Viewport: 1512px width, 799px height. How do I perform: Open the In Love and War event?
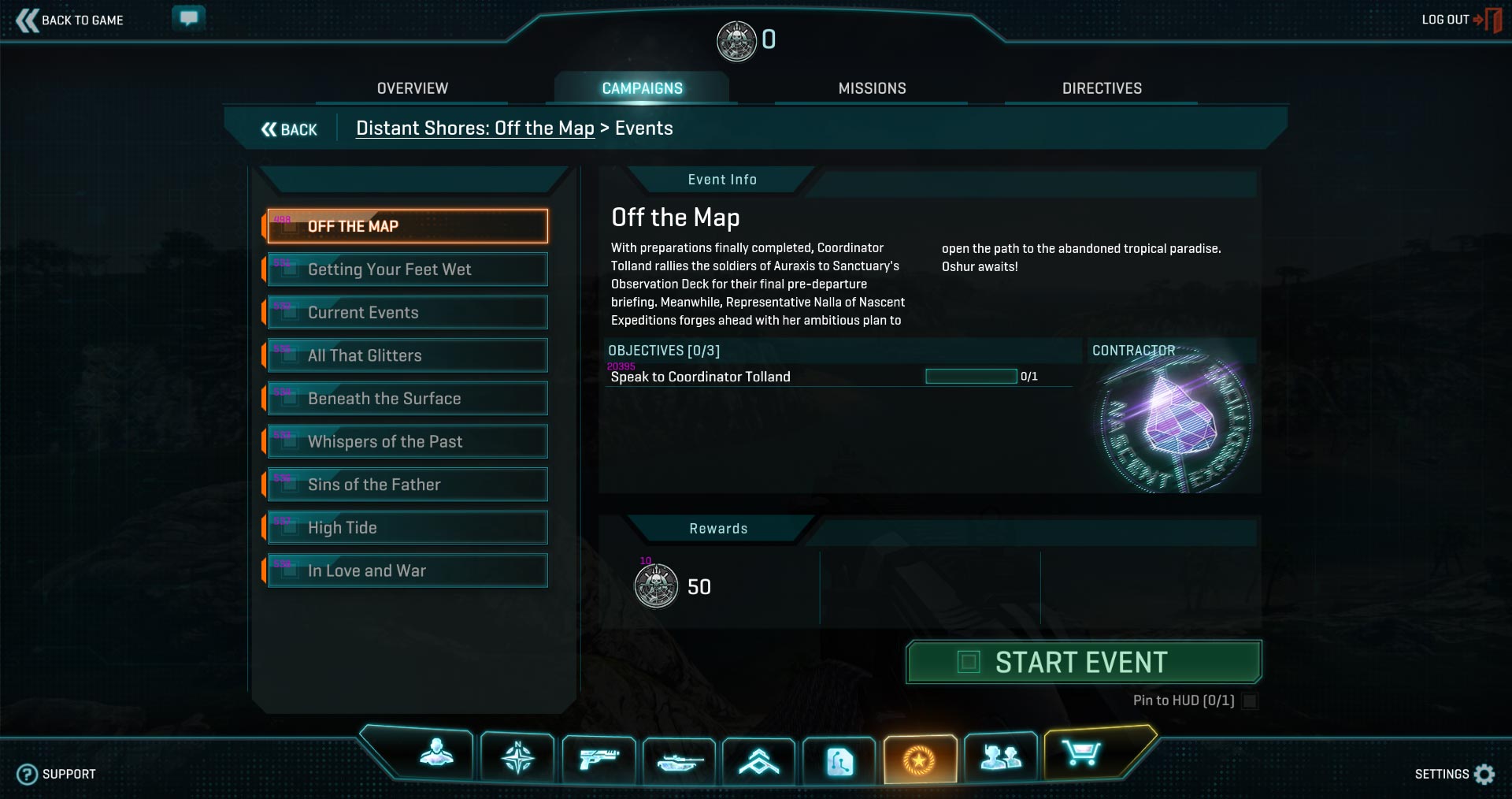(407, 570)
